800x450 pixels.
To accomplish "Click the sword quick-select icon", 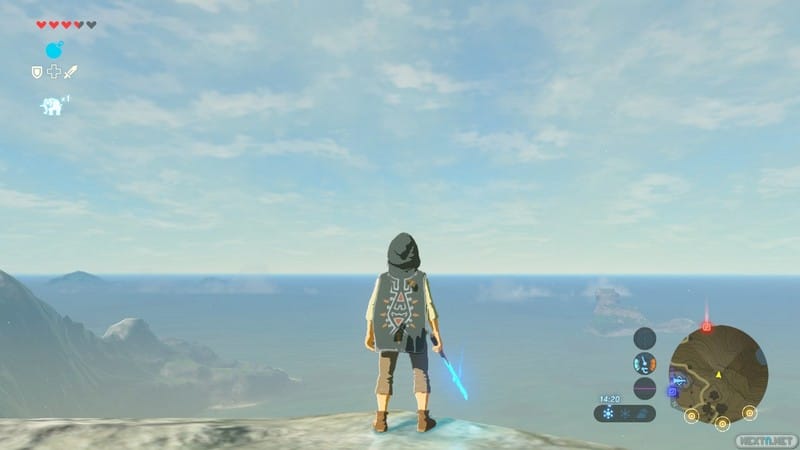I will tap(70, 72).
